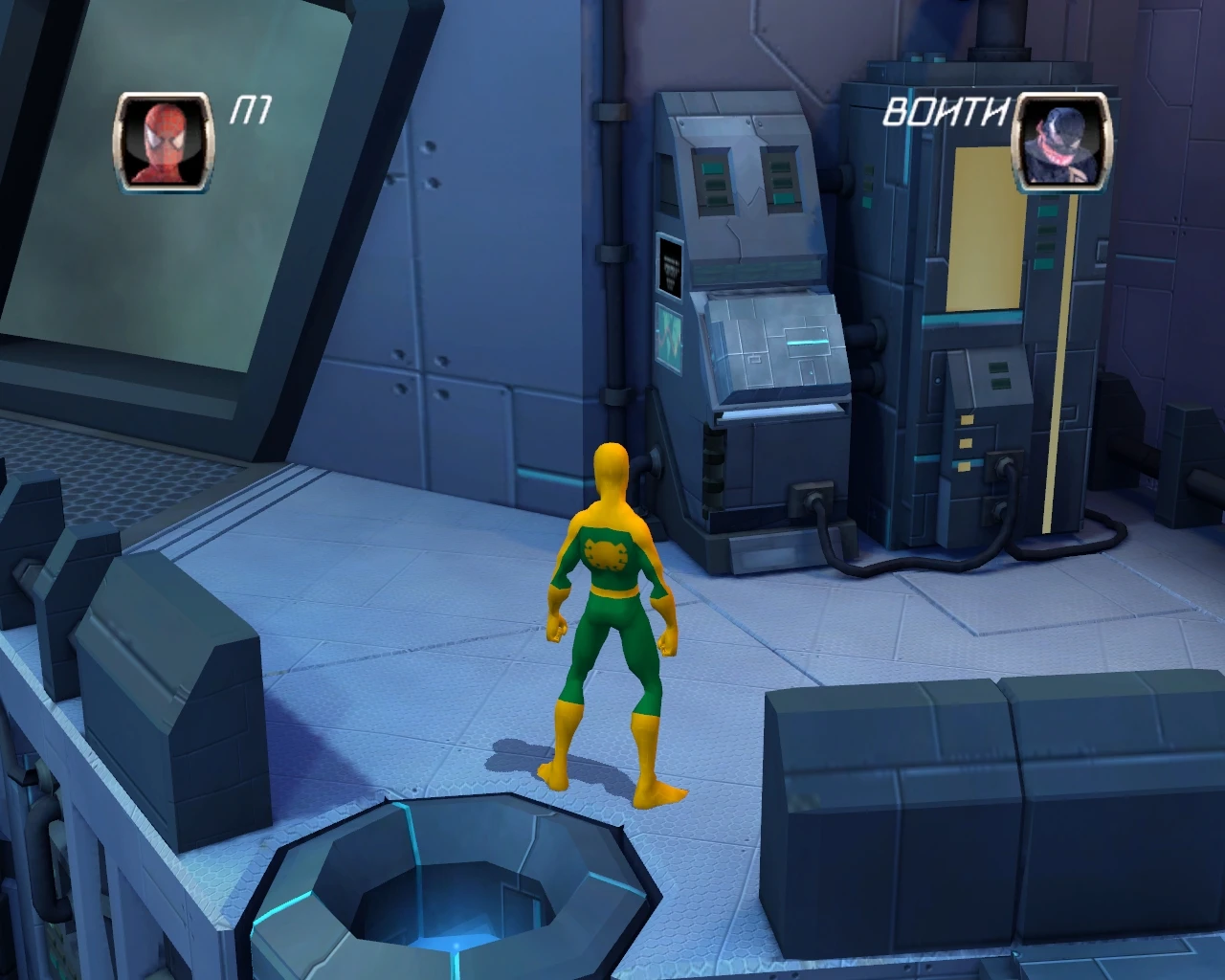Click the П1 player label
This screenshot has height=980, width=1225.
(x=251, y=110)
